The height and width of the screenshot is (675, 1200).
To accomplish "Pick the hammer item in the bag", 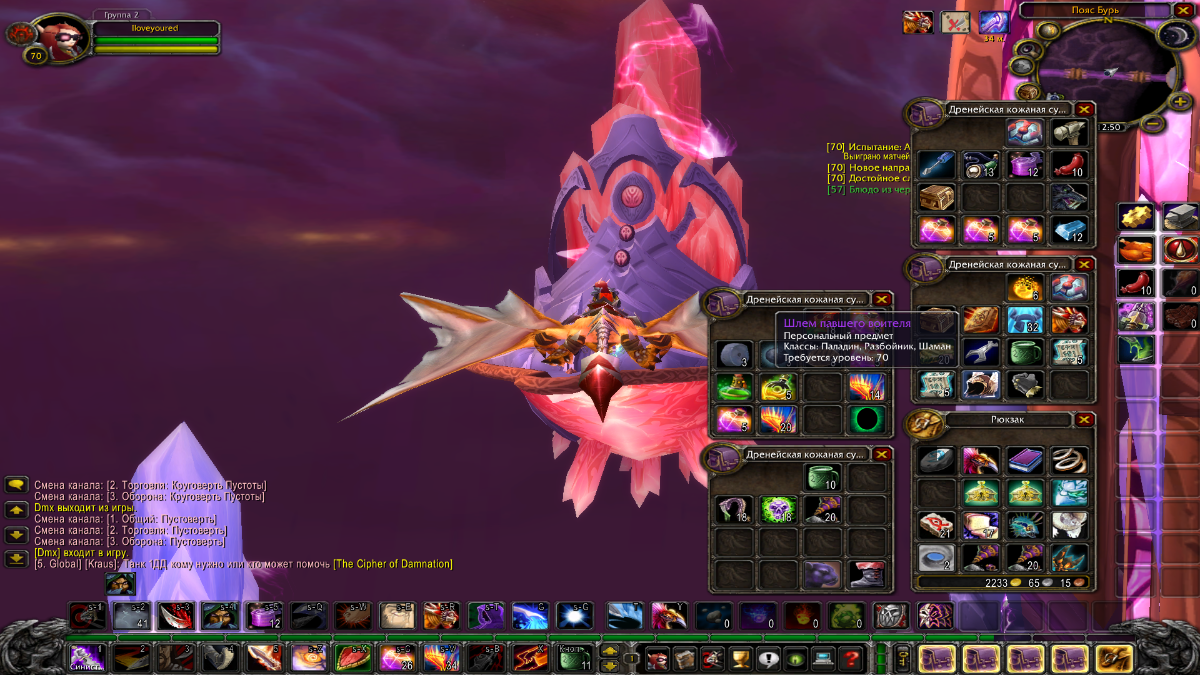I will click(1069, 133).
